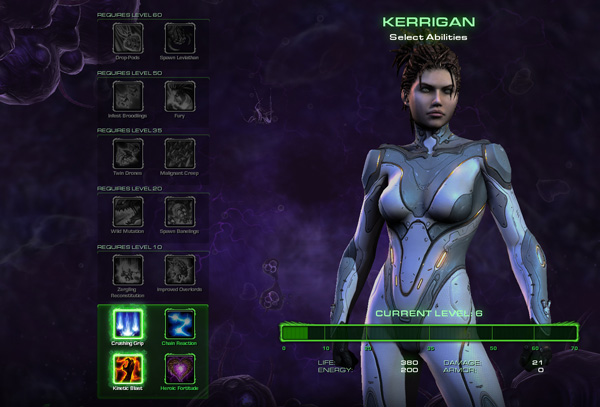Choose the locked Spawn Leviathan icon

coord(177,37)
